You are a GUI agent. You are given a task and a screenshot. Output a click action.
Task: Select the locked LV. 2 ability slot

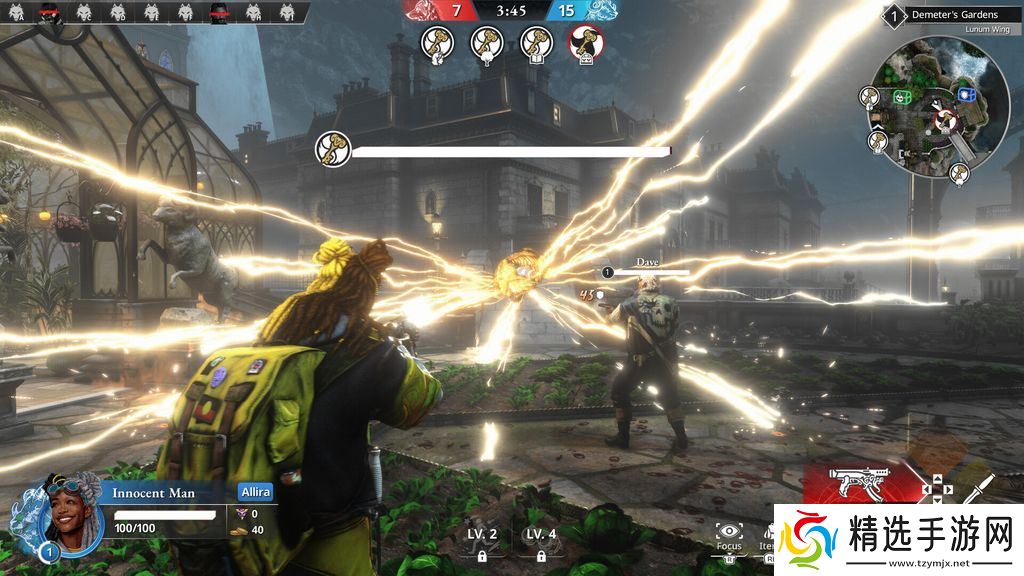[482, 541]
